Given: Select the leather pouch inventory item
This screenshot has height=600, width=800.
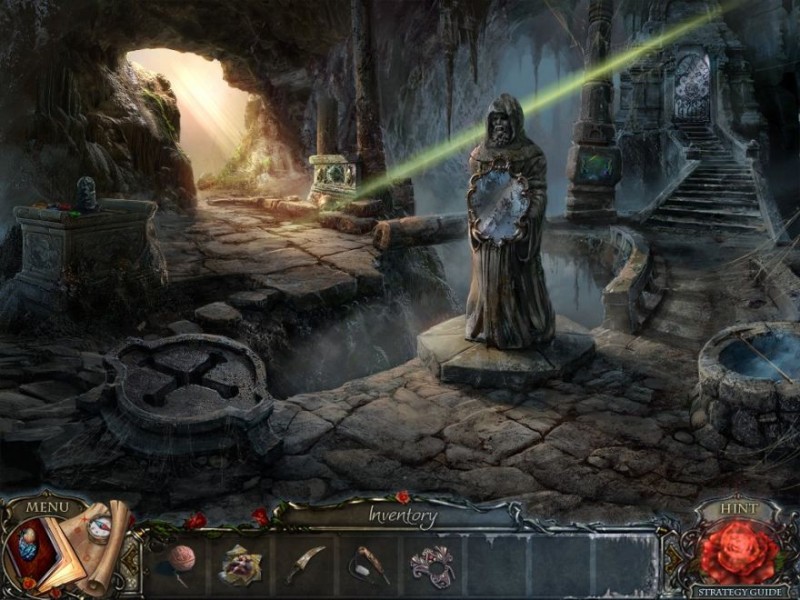Looking at the screenshot, I should (366, 565).
